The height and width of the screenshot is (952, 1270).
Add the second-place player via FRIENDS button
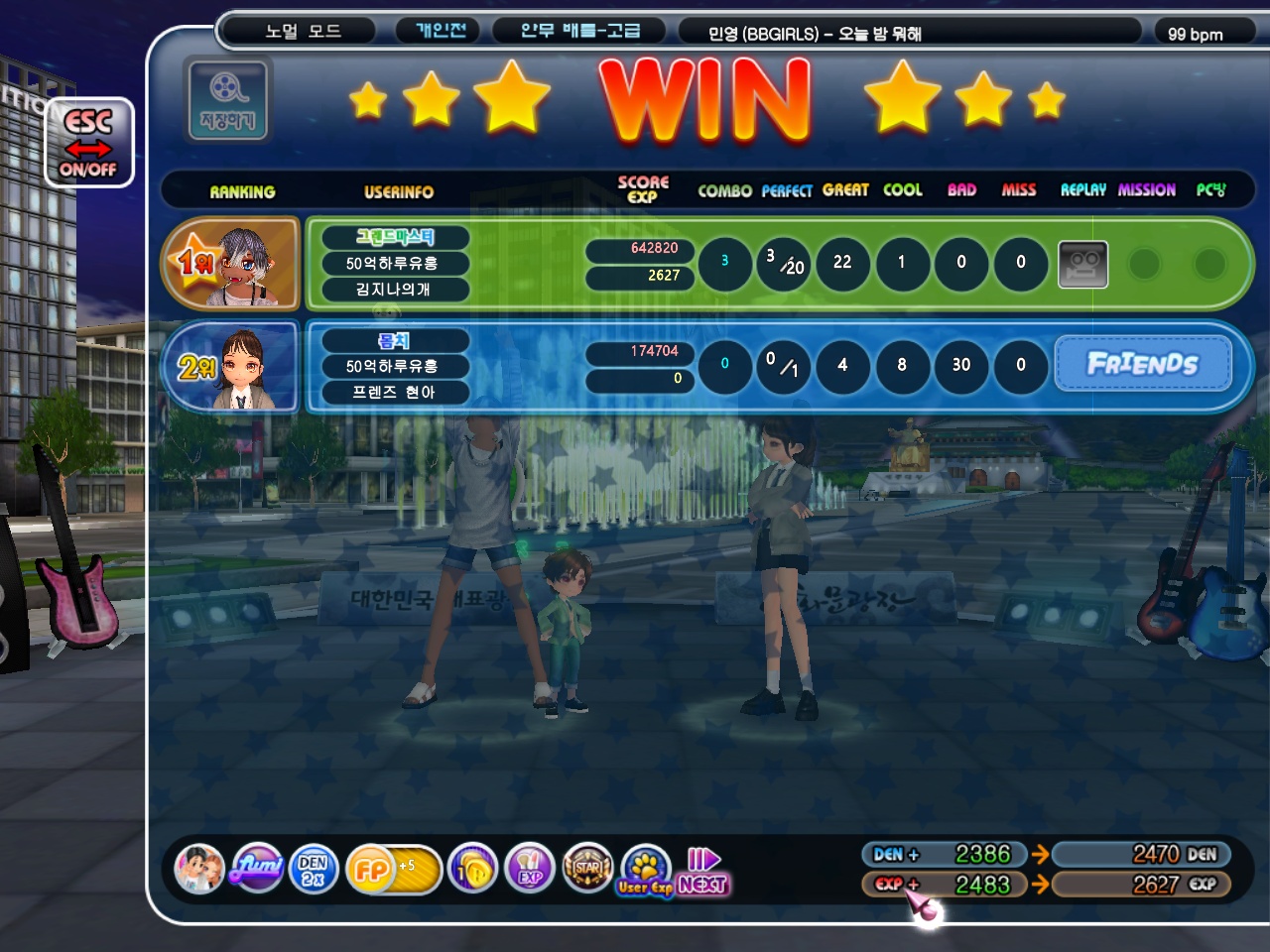tap(1143, 364)
